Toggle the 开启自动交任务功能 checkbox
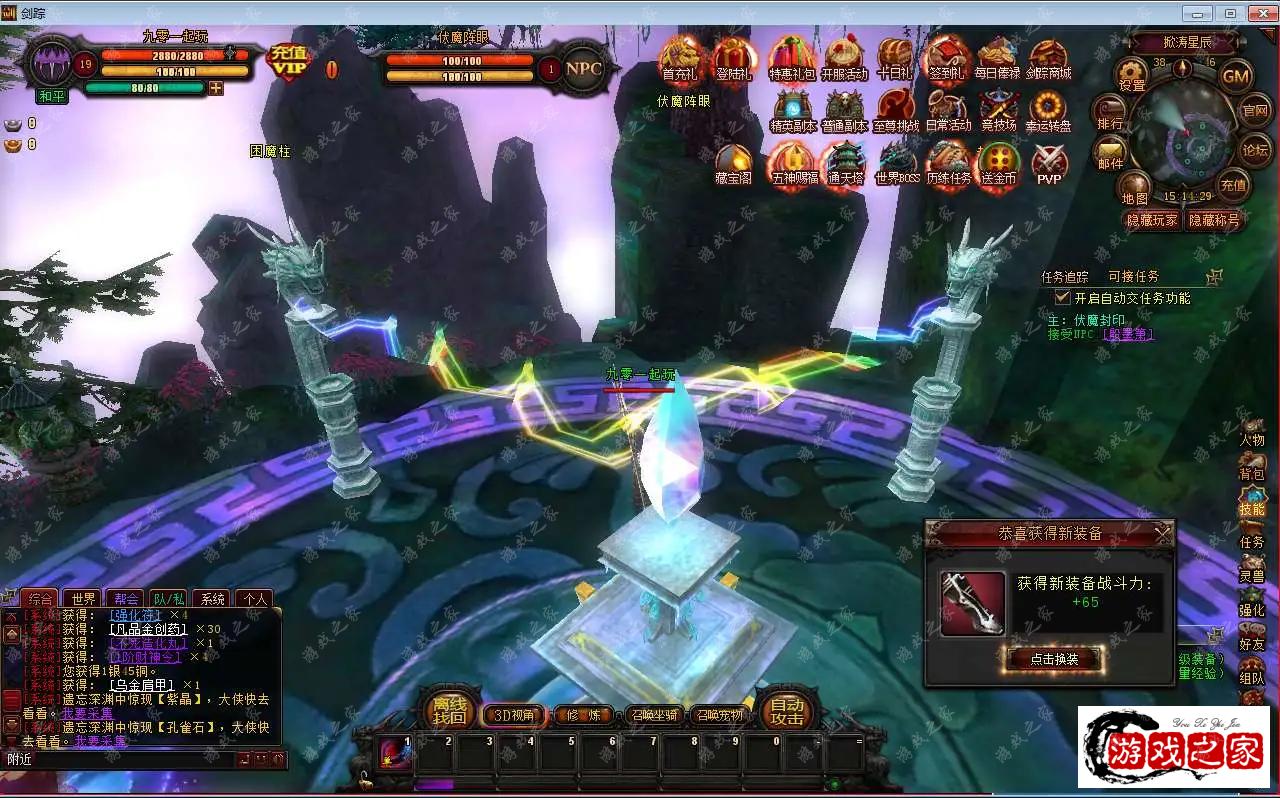The image size is (1280, 798). tap(1063, 298)
